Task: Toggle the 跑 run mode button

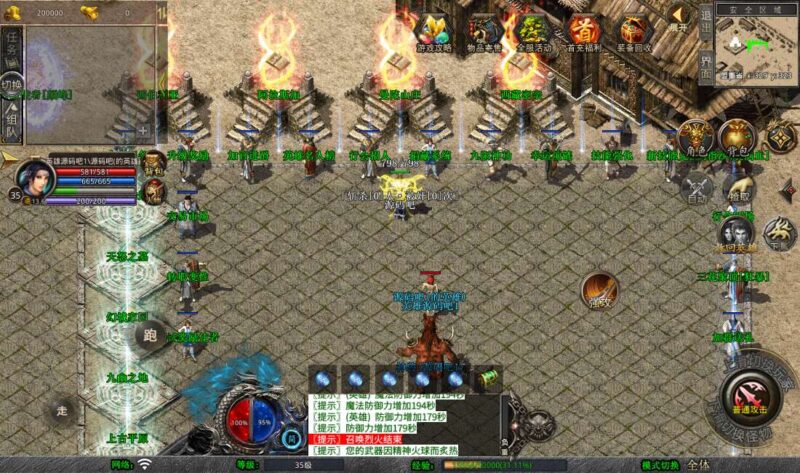Action: [152, 335]
